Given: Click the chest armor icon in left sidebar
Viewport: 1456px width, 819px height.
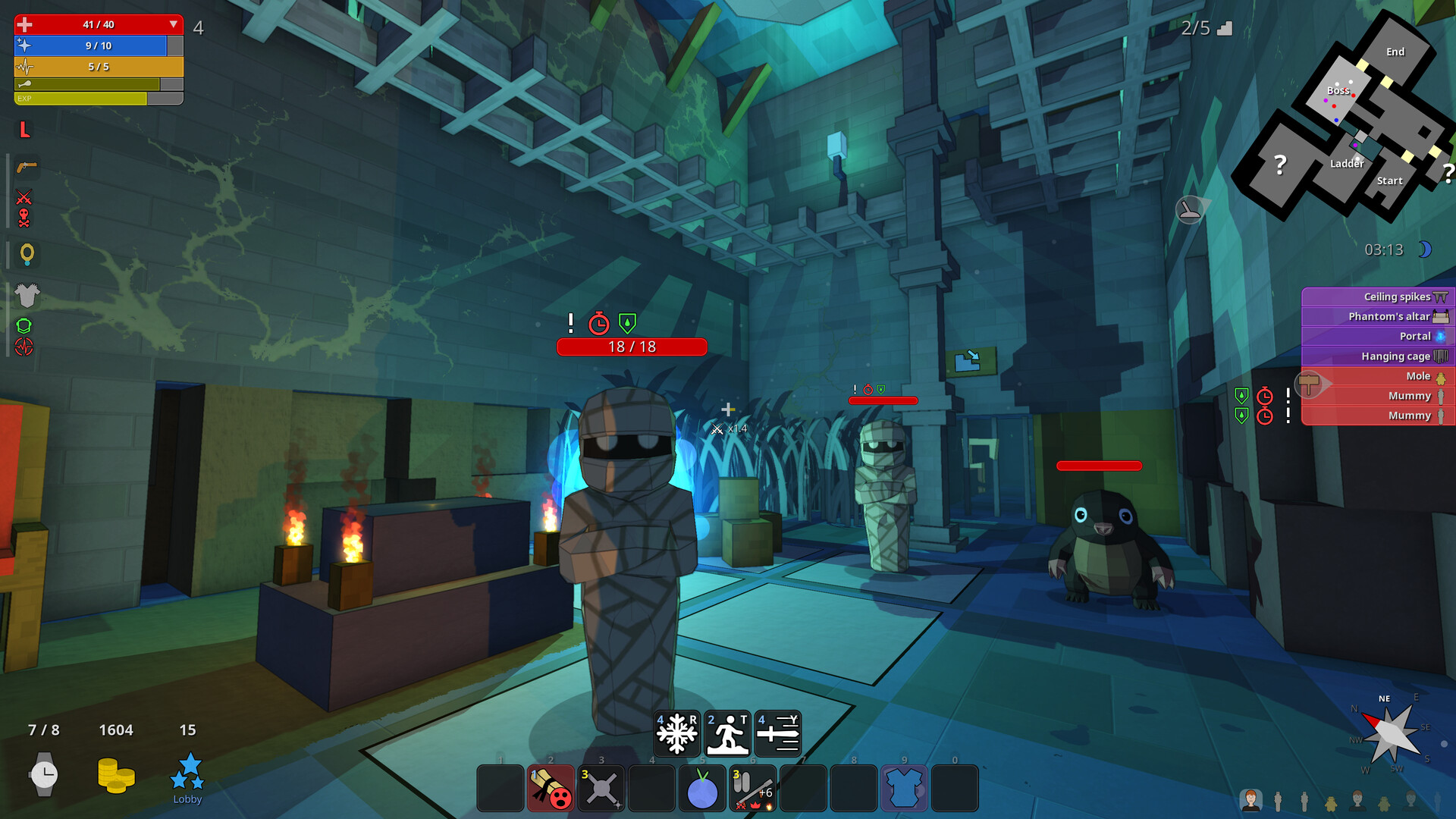Looking at the screenshot, I should [26, 297].
